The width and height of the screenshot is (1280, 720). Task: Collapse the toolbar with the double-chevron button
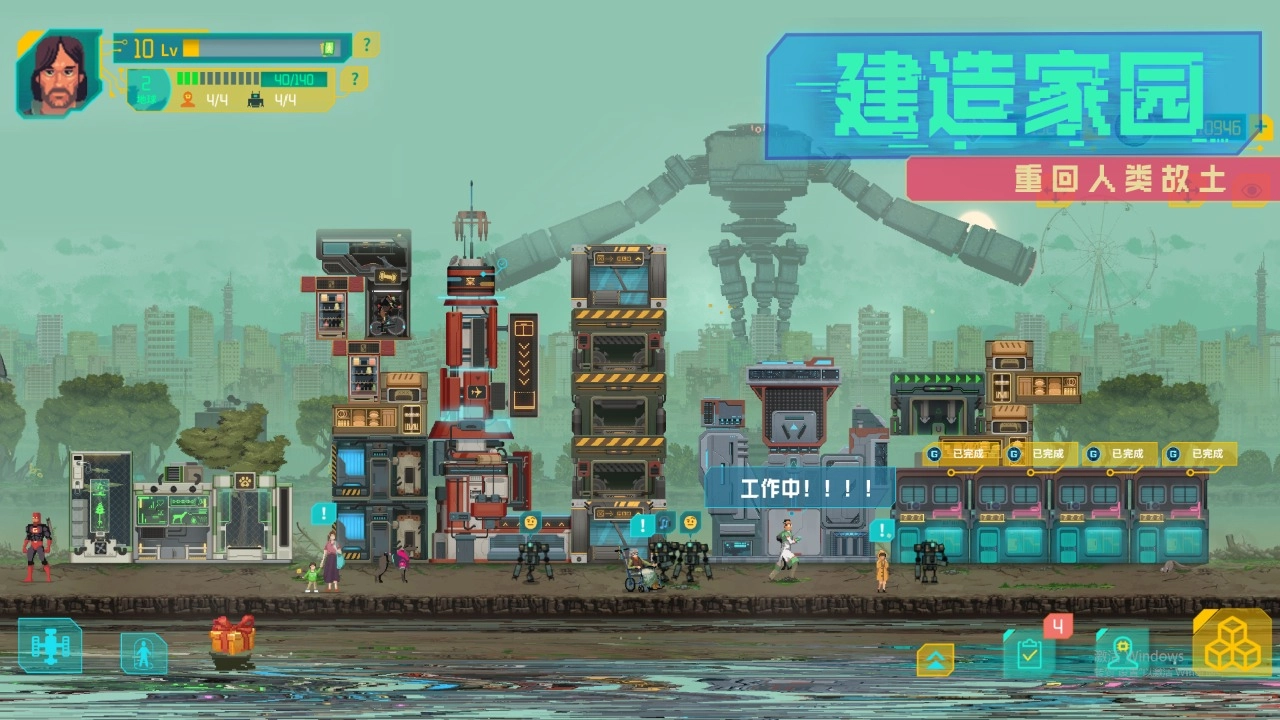click(x=935, y=660)
